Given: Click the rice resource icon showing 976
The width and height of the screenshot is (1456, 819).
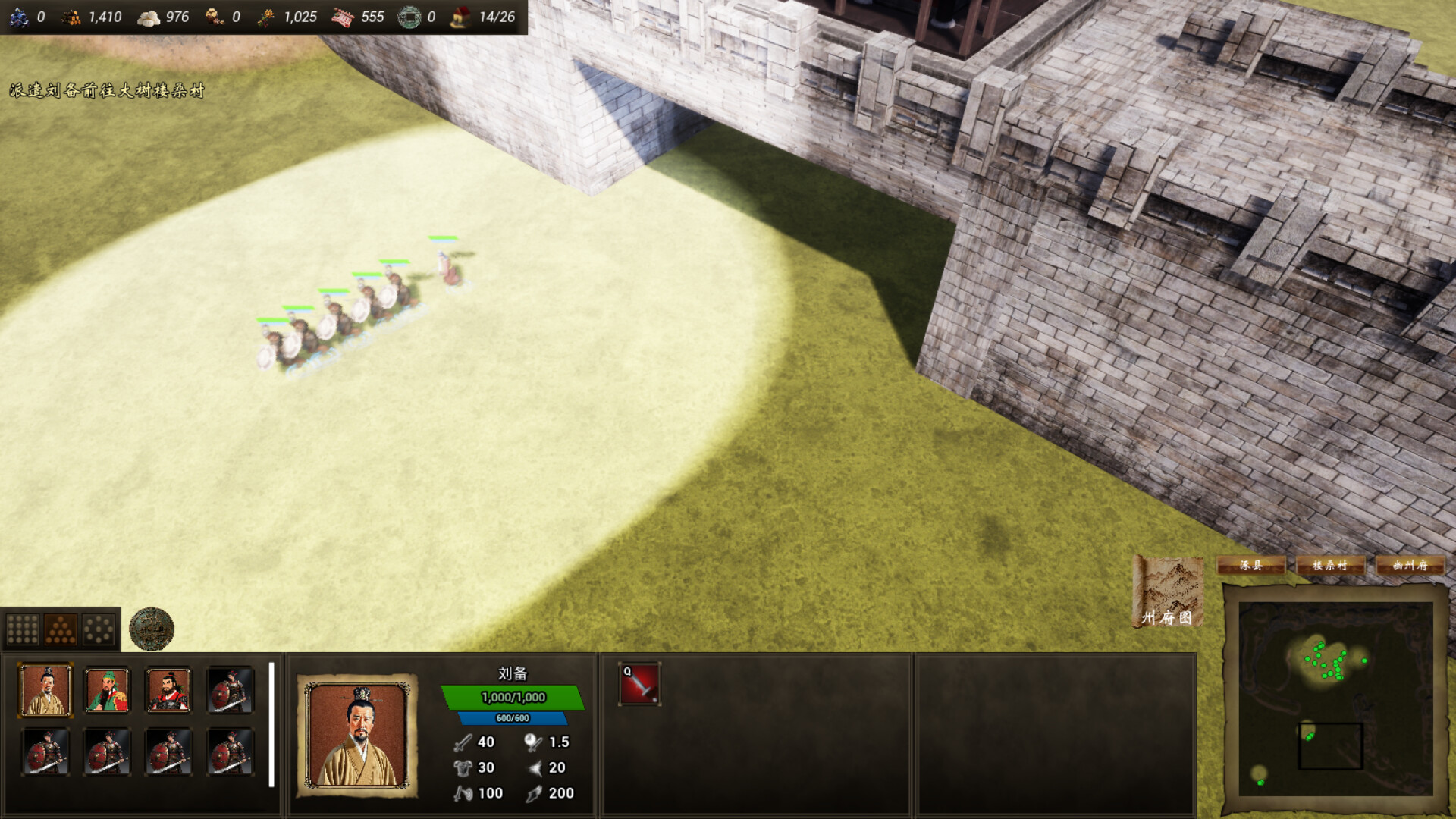Looking at the screenshot, I should point(150,16).
